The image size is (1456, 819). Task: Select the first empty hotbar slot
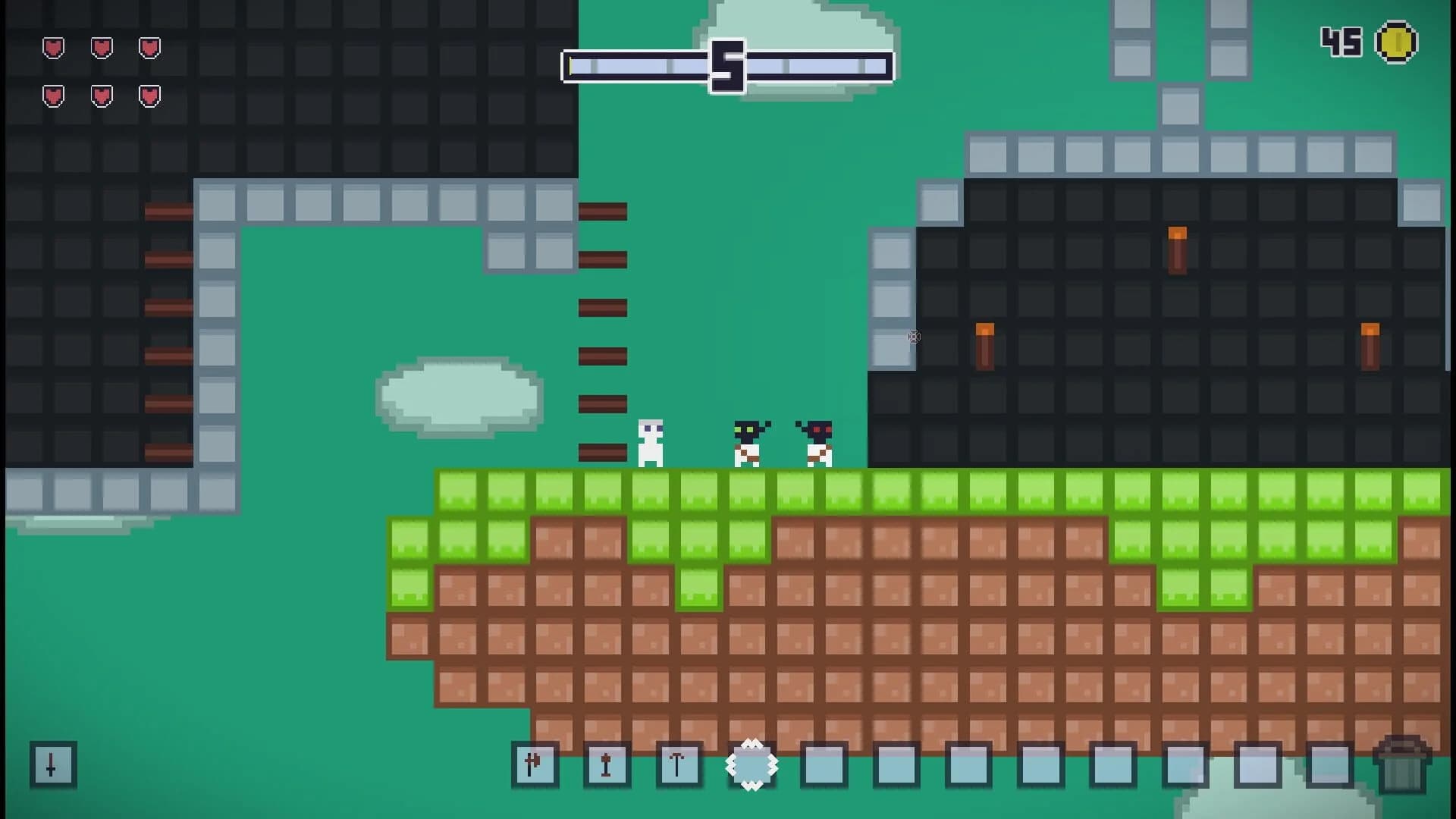(824, 766)
